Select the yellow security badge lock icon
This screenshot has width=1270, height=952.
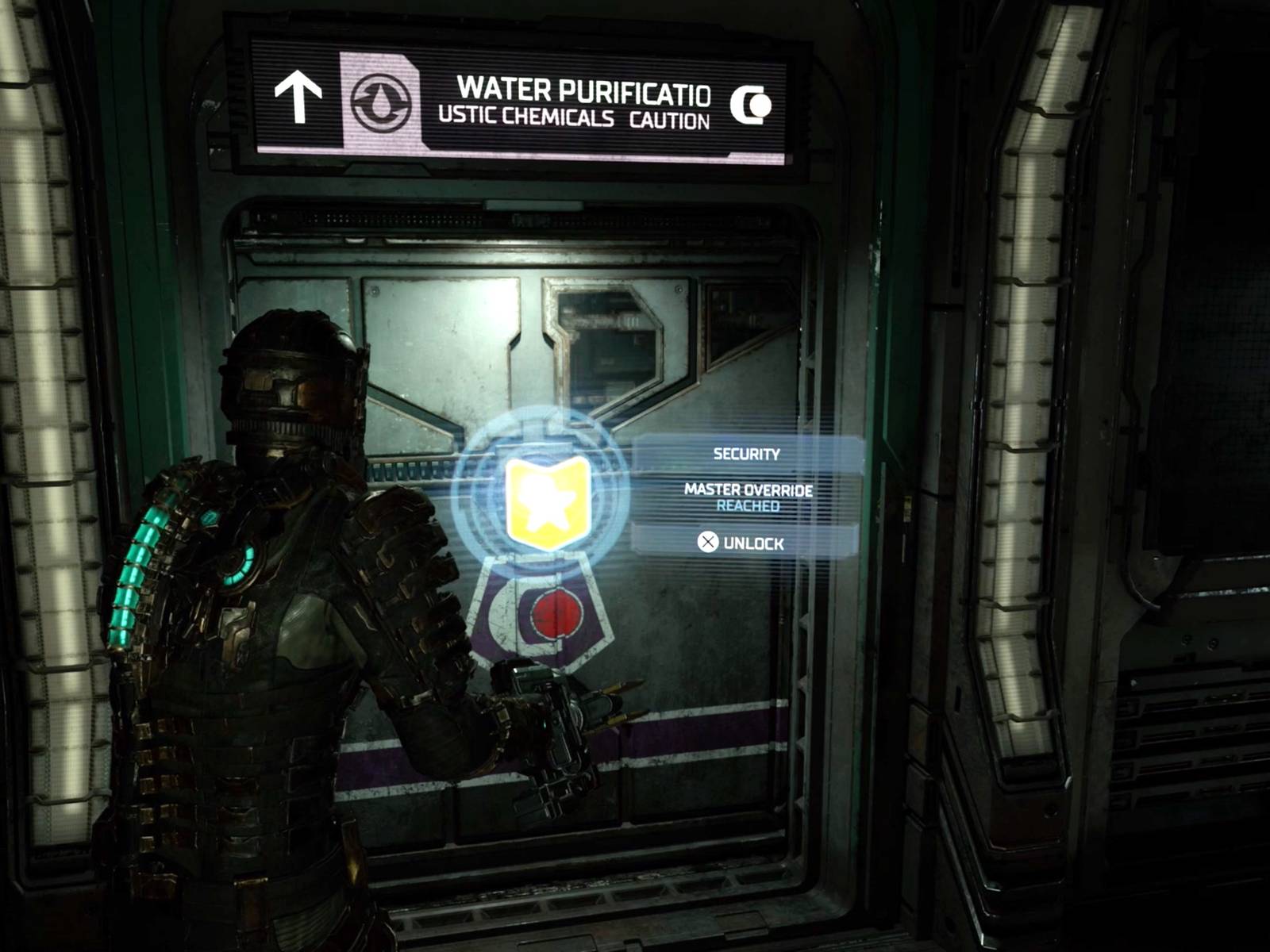[548, 501]
